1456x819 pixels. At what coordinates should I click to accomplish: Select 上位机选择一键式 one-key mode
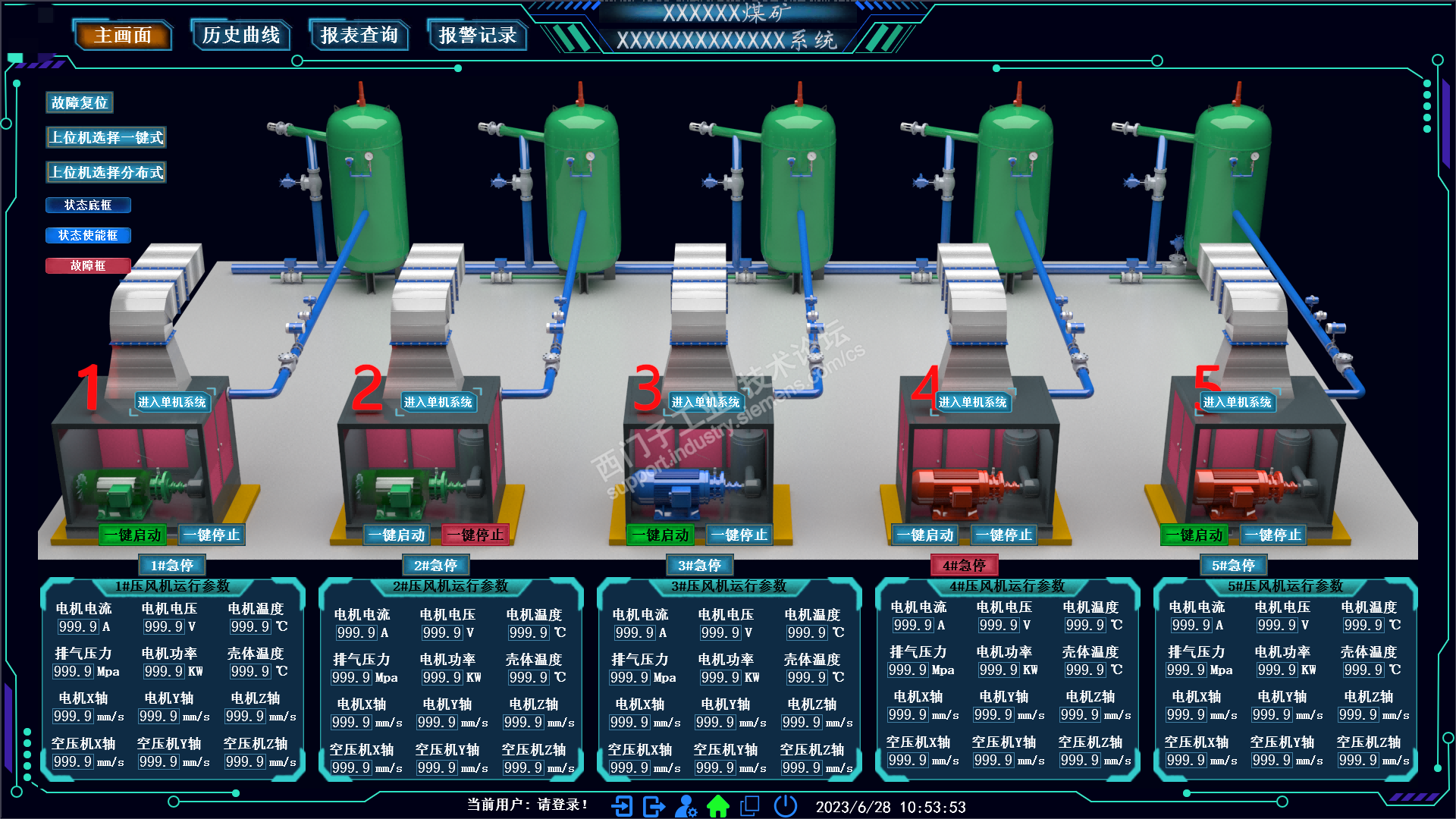pos(106,137)
